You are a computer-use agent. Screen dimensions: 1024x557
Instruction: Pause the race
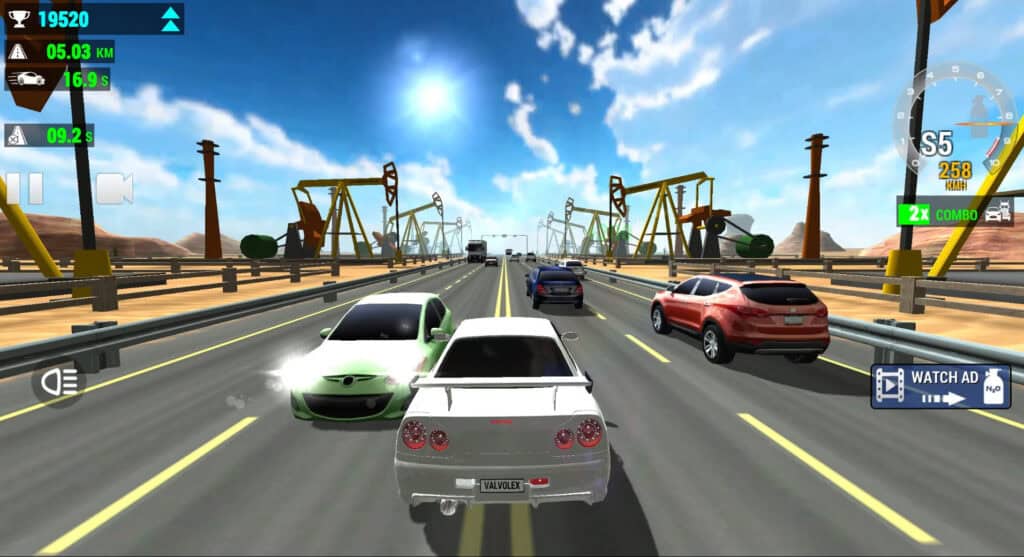tap(24, 188)
